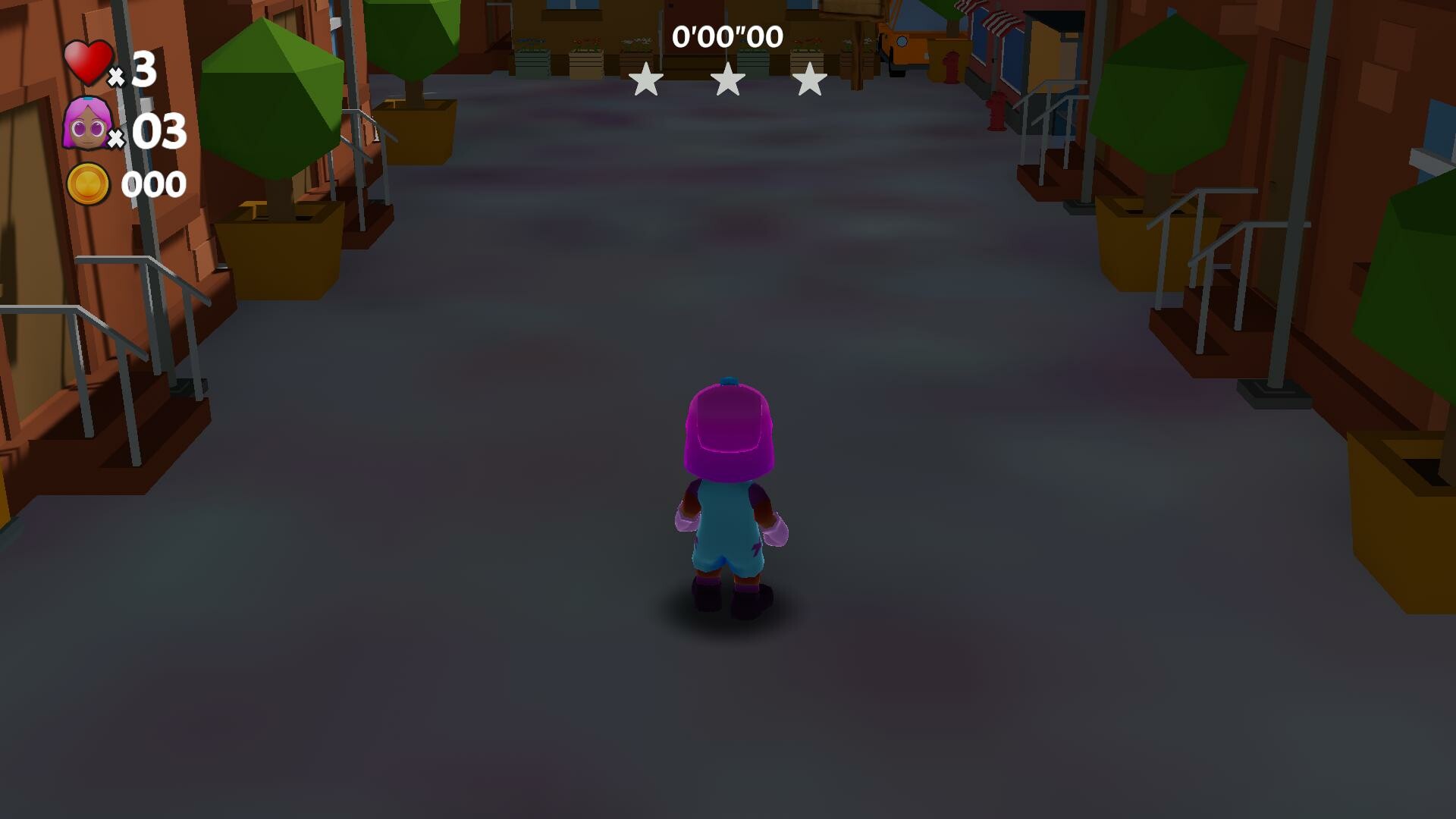Image resolution: width=1456 pixels, height=819 pixels.
Task: Toggle the lives counter display
Action: [x=114, y=68]
